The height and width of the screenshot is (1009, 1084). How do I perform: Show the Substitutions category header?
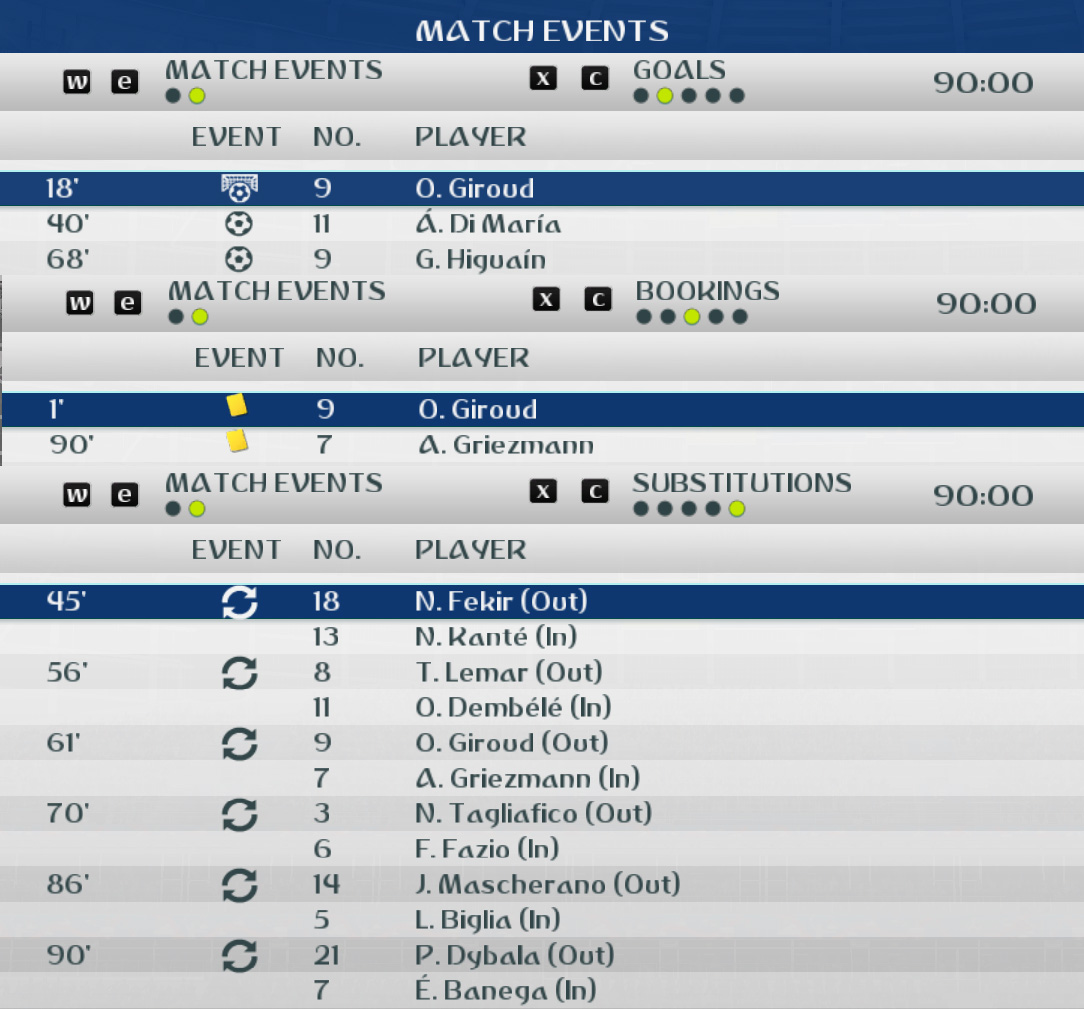click(741, 484)
